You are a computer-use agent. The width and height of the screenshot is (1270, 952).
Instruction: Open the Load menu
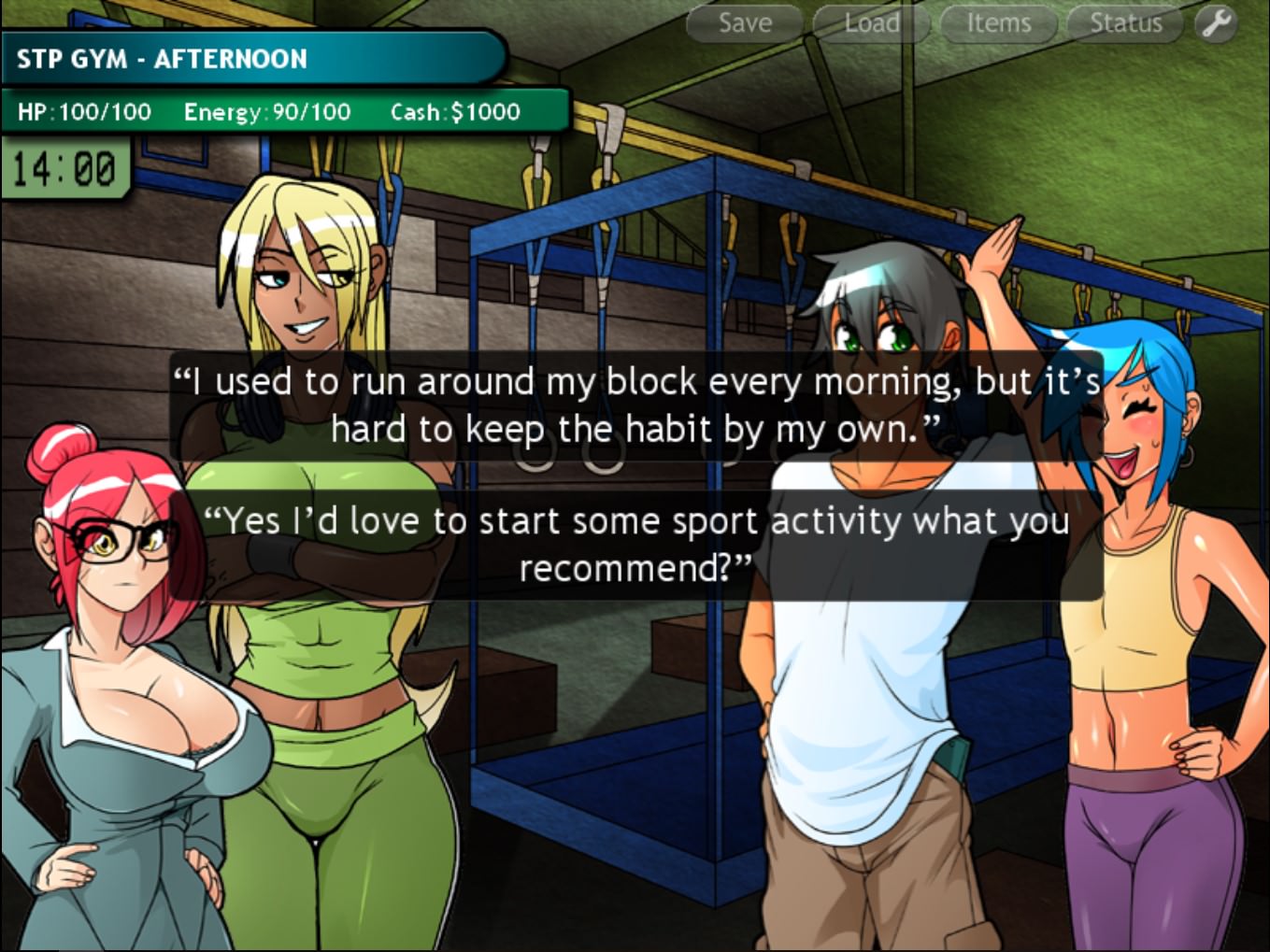tap(871, 23)
